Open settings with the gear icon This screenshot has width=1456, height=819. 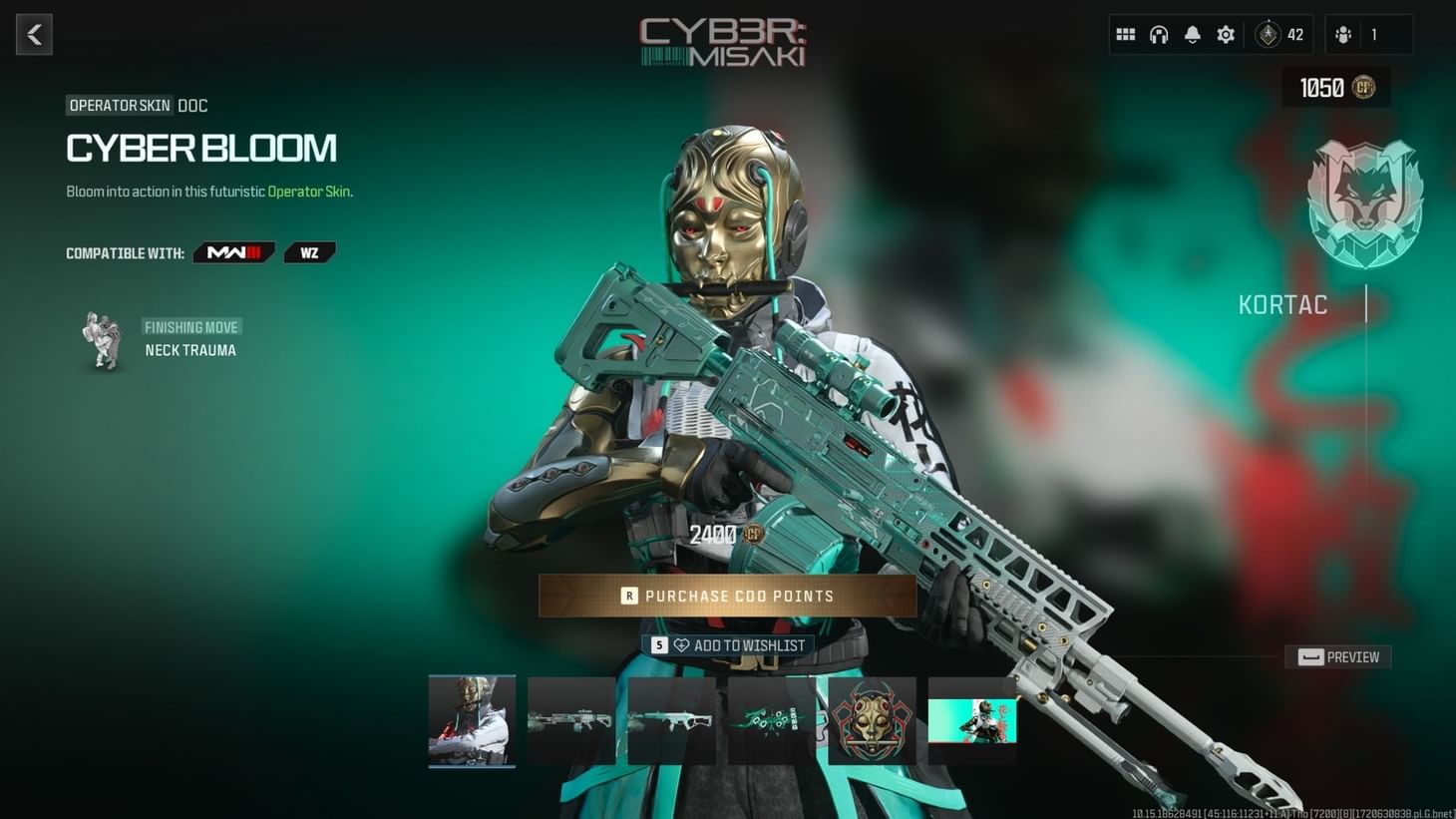[x=1225, y=33]
